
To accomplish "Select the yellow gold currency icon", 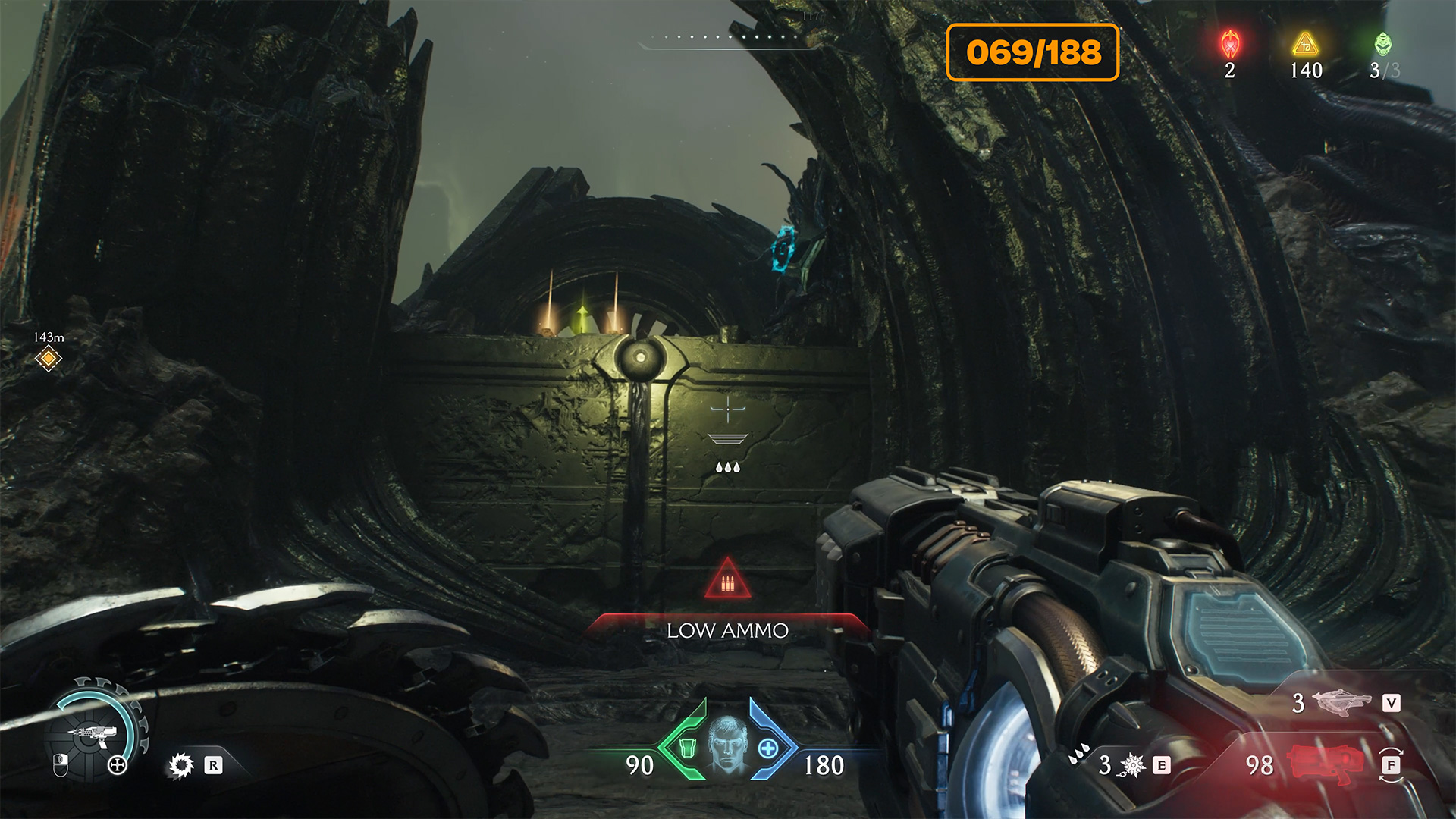I will point(1306,45).
